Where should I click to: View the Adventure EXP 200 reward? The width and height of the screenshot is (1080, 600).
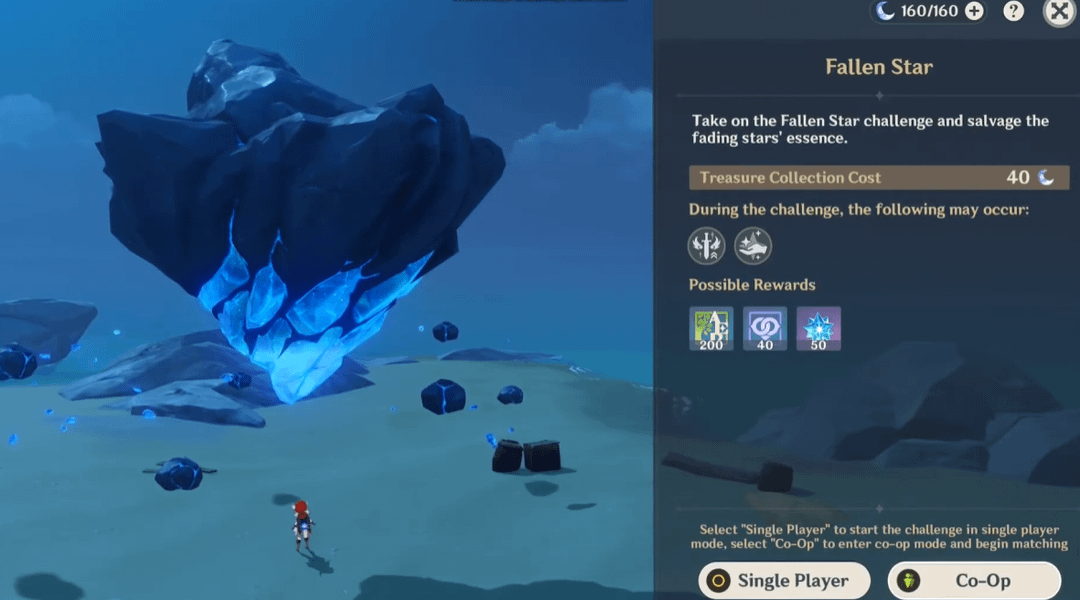point(711,328)
